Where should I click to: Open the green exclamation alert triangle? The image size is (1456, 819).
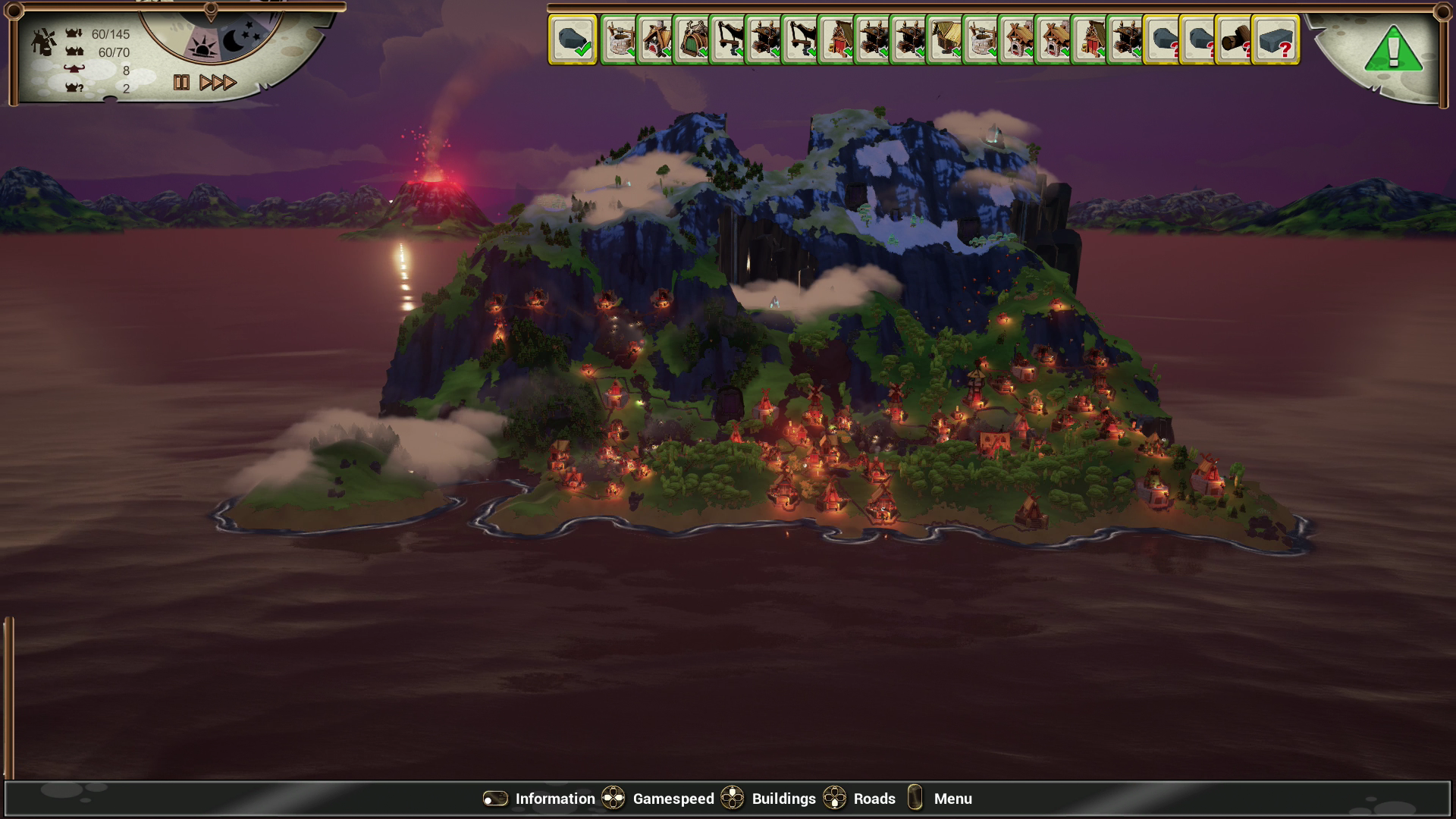[1393, 50]
